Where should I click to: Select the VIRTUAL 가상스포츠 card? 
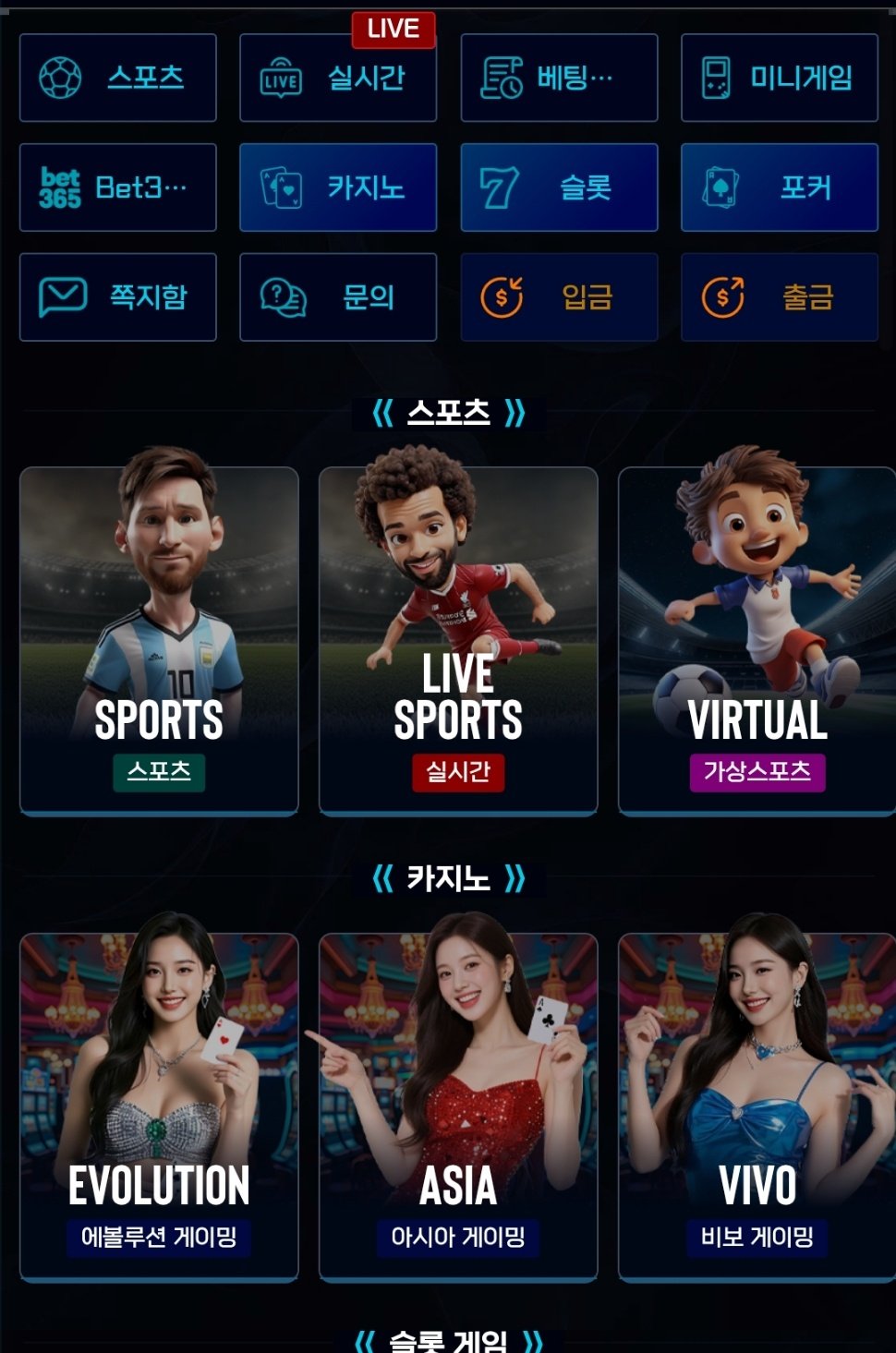click(x=757, y=641)
